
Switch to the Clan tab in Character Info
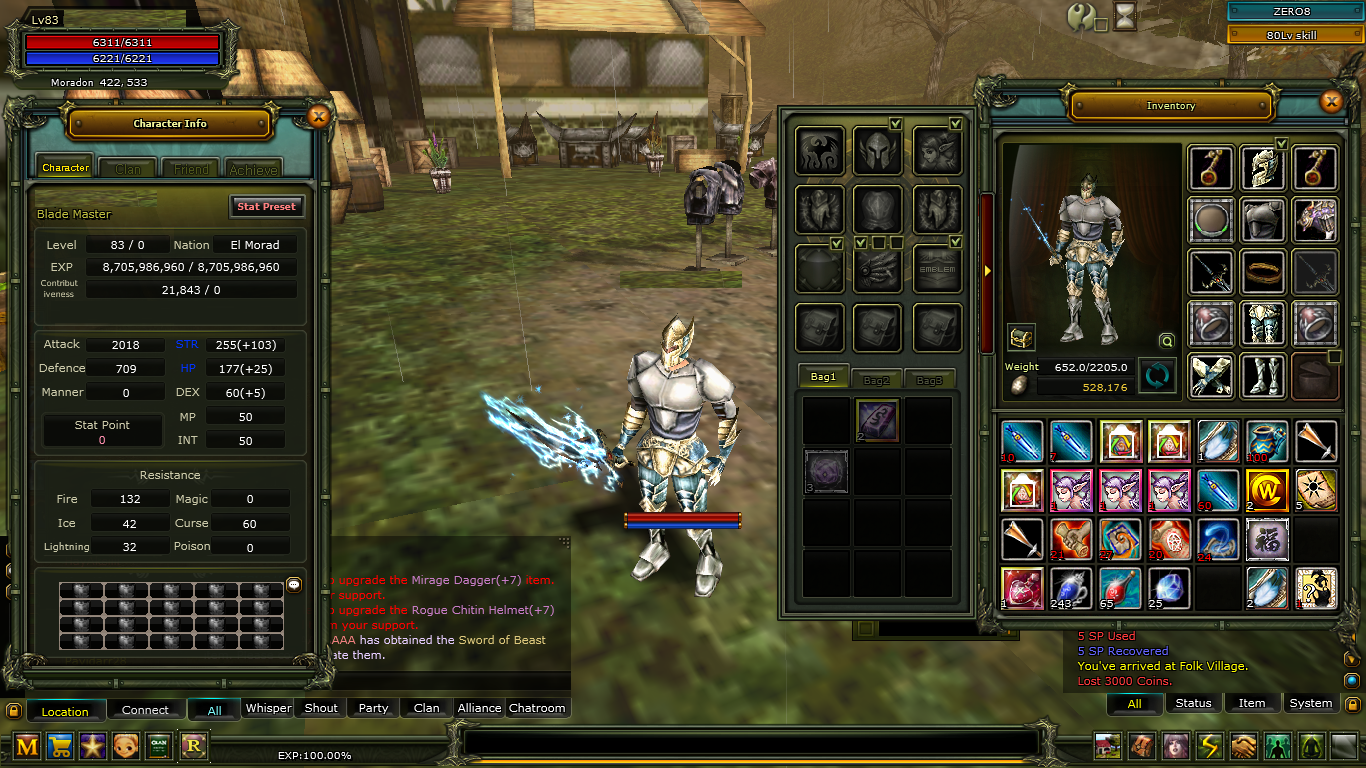click(128, 169)
